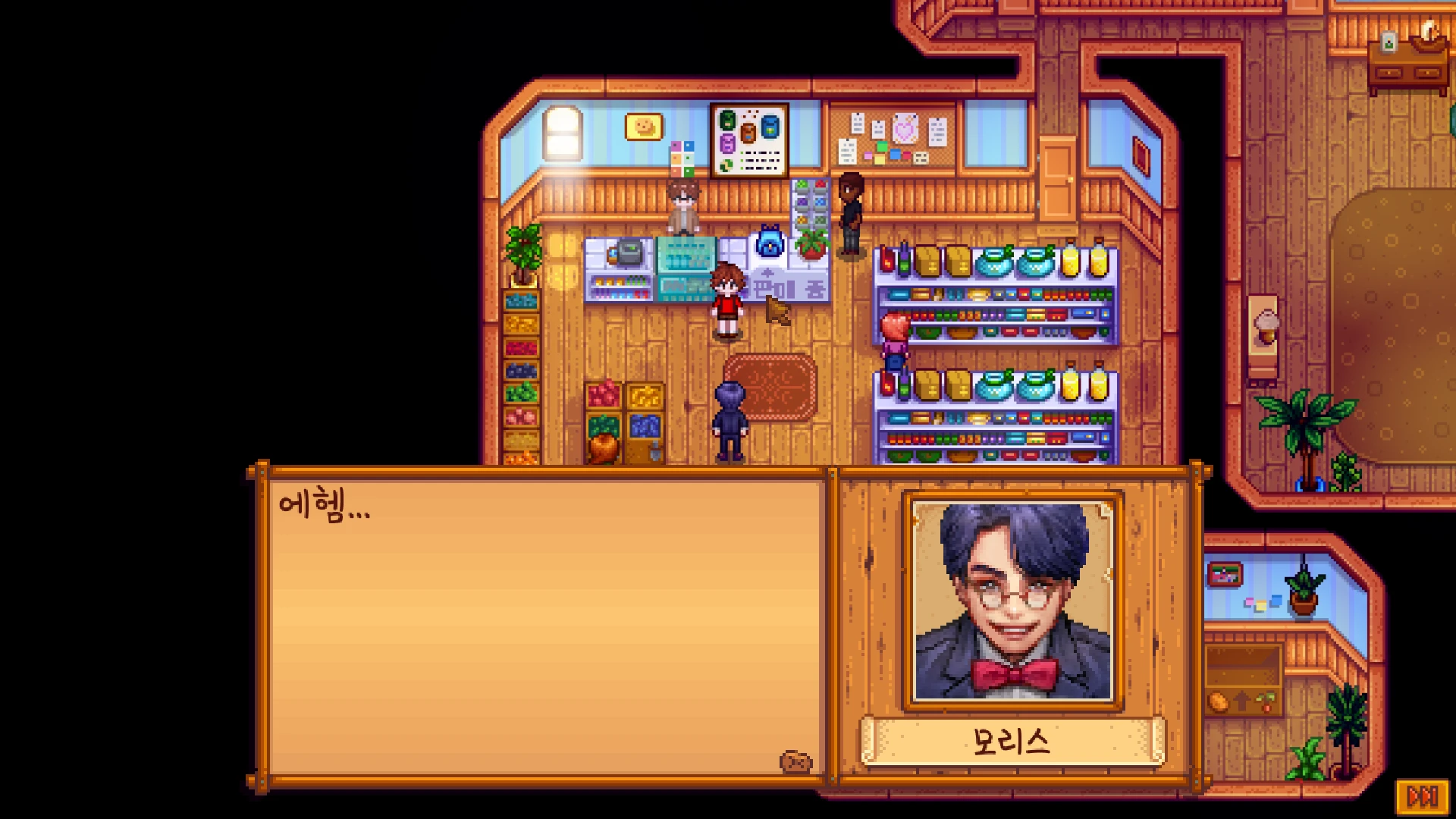Screen dimensions: 1456x819
Task: Skip the cutscene with the fast-forward button
Action: (1422, 796)
